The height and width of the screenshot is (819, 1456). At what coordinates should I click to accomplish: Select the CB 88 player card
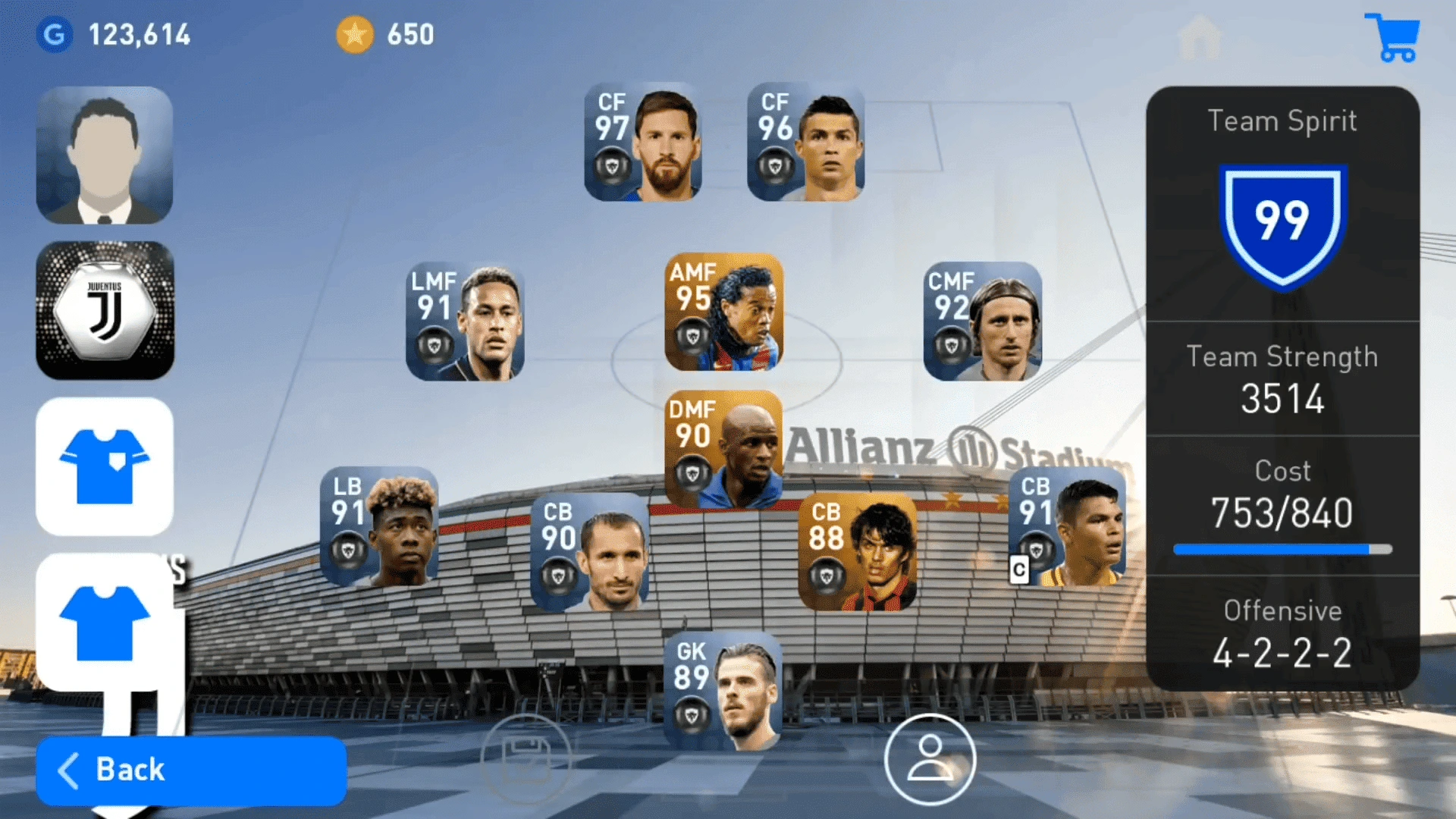[857, 552]
